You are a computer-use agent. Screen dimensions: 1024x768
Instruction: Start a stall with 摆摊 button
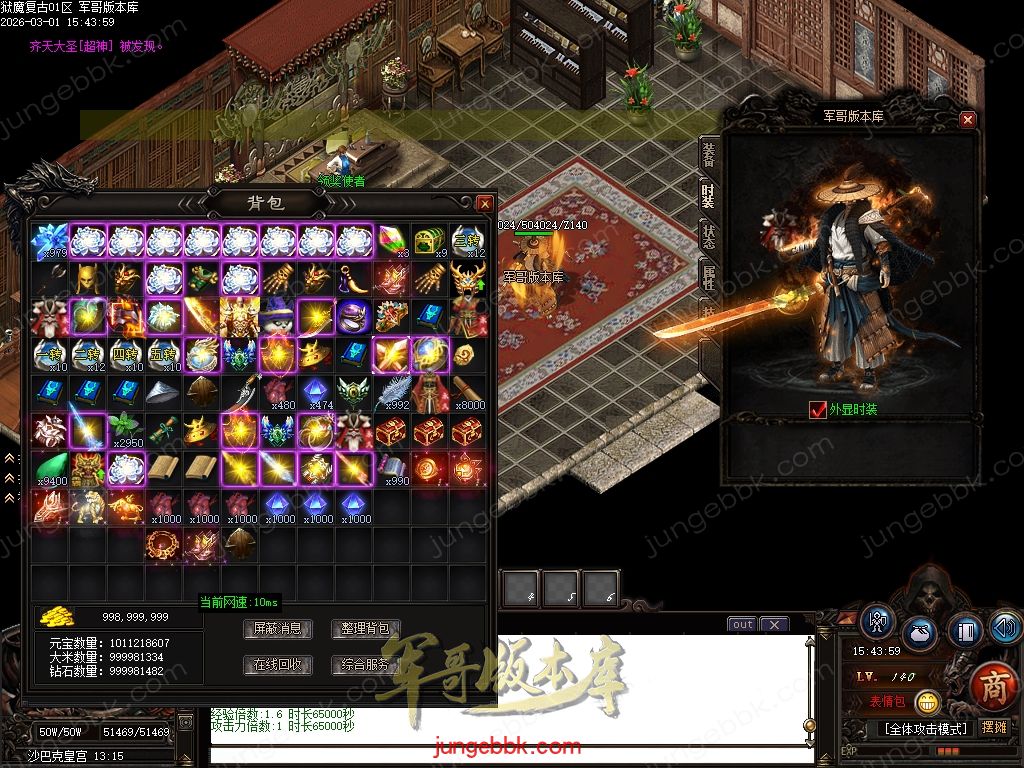pyautogui.click(x=994, y=727)
